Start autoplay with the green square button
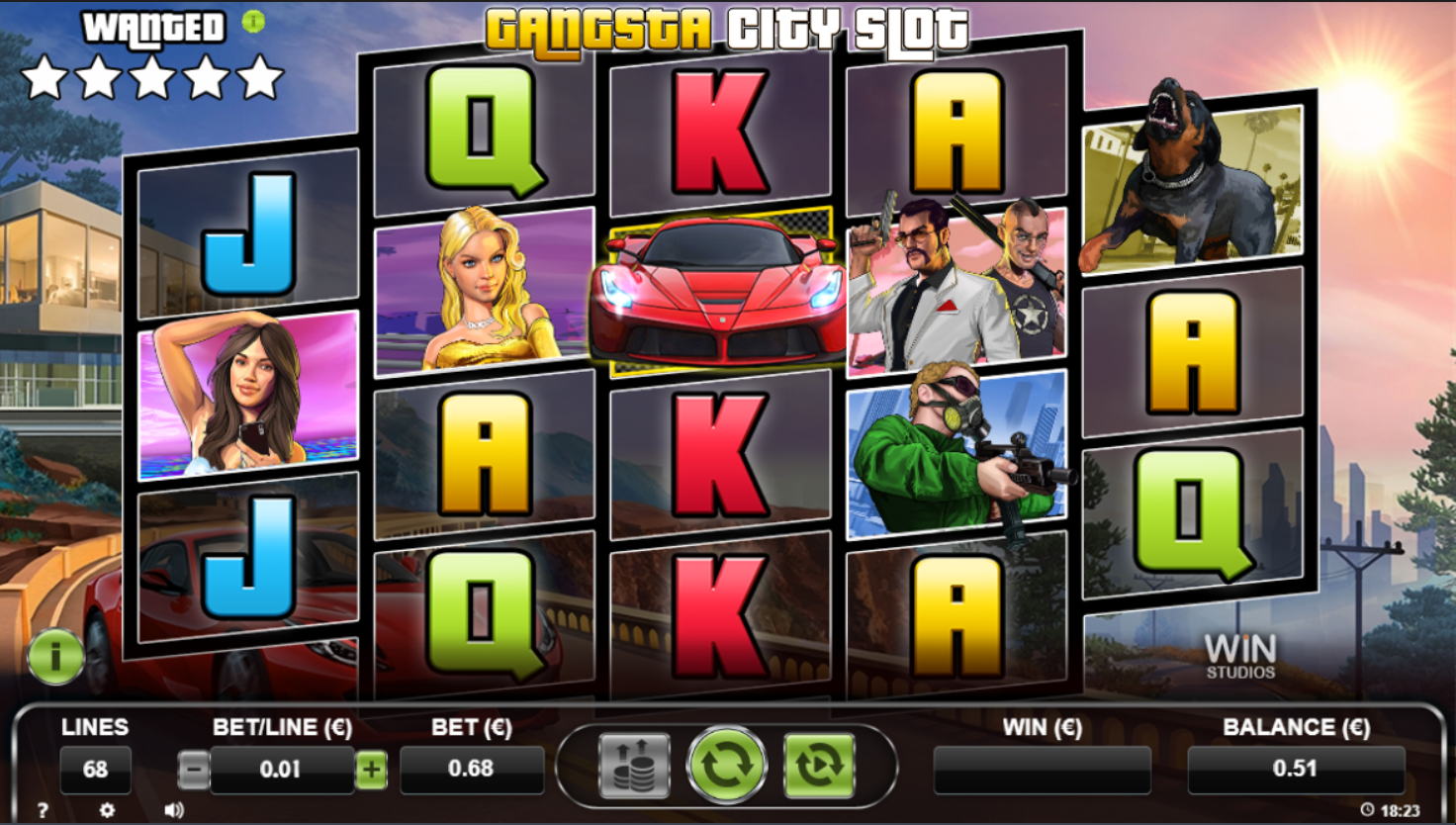This screenshot has height=825, width=1456. (x=819, y=765)
